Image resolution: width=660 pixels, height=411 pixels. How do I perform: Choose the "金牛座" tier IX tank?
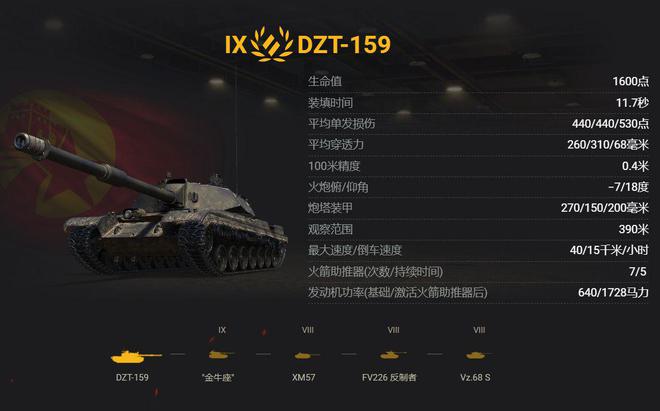pyautogui.click(x=222, y=355)
